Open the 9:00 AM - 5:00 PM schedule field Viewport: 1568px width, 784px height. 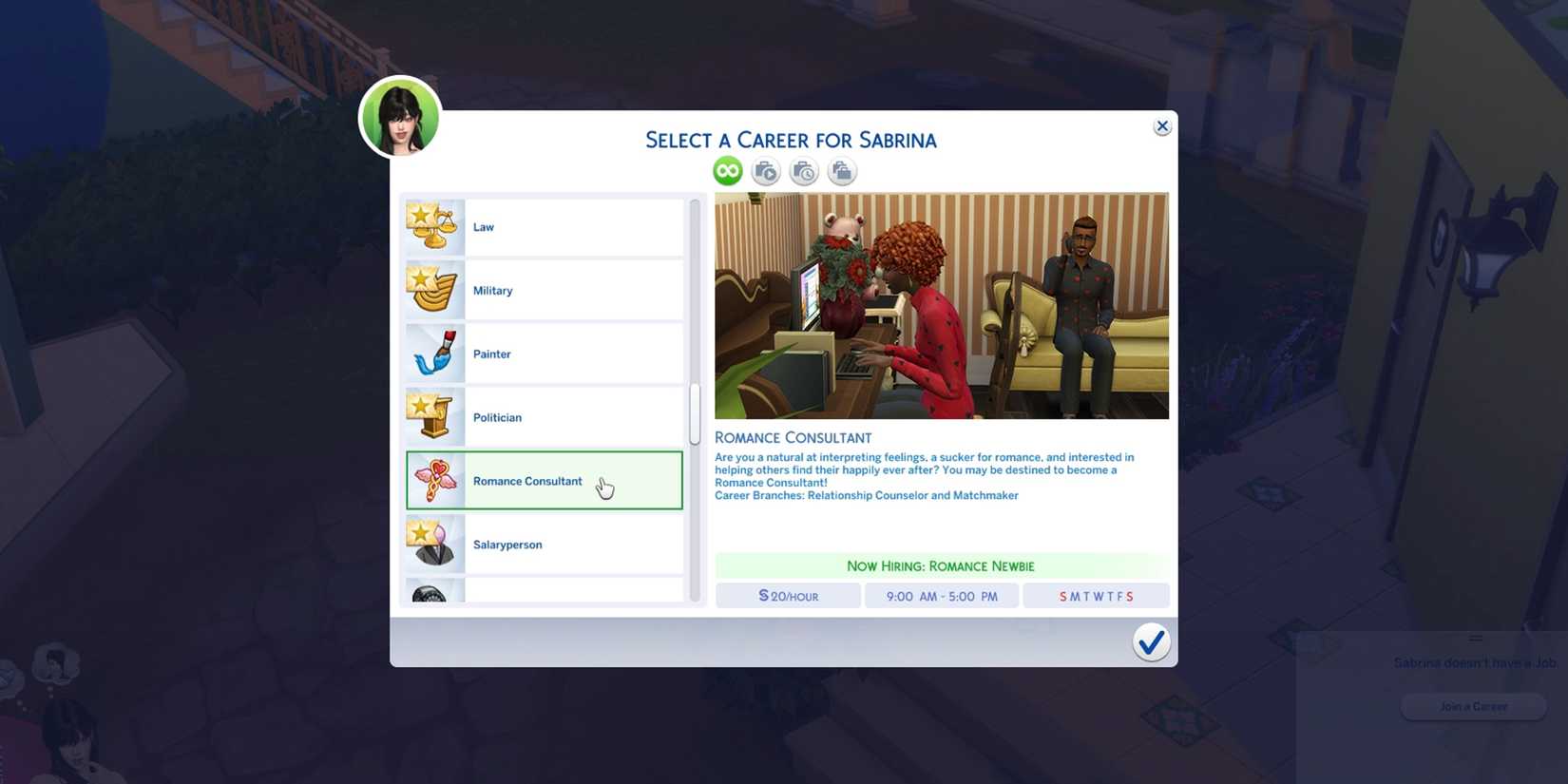942,596
